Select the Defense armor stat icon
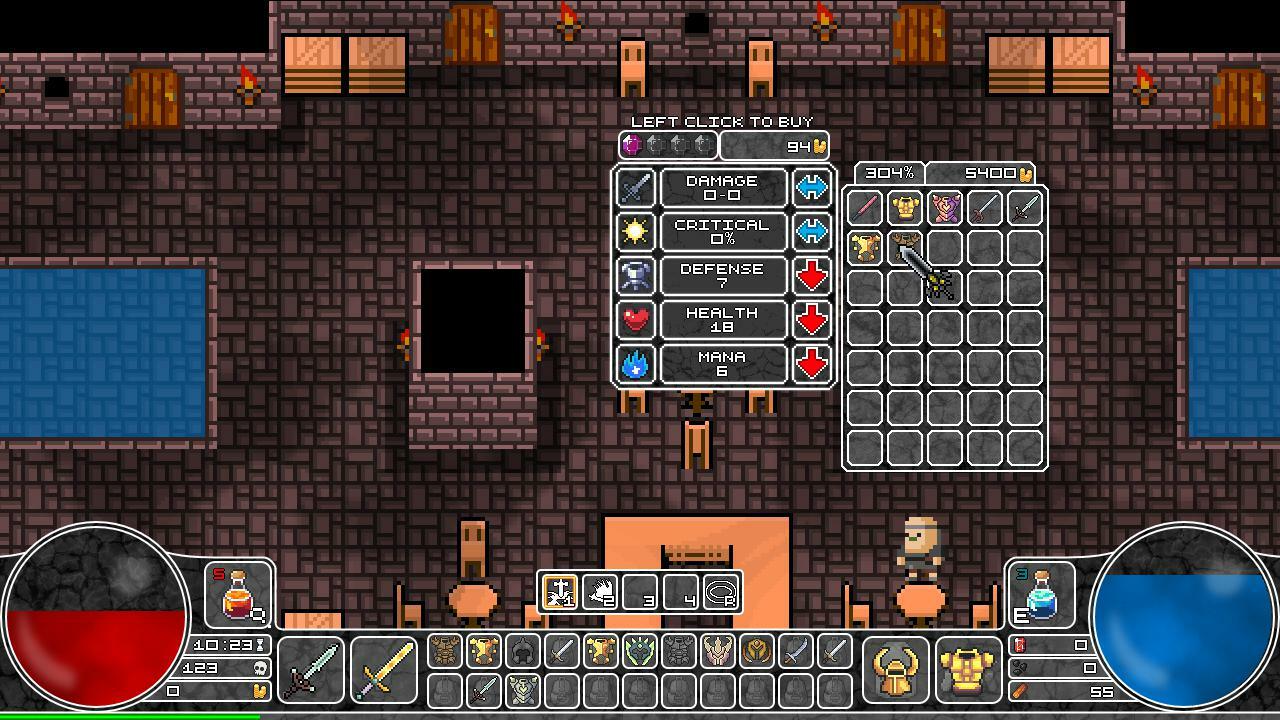The width and height of the screenshot is (1280, 720). click(637, 276)
